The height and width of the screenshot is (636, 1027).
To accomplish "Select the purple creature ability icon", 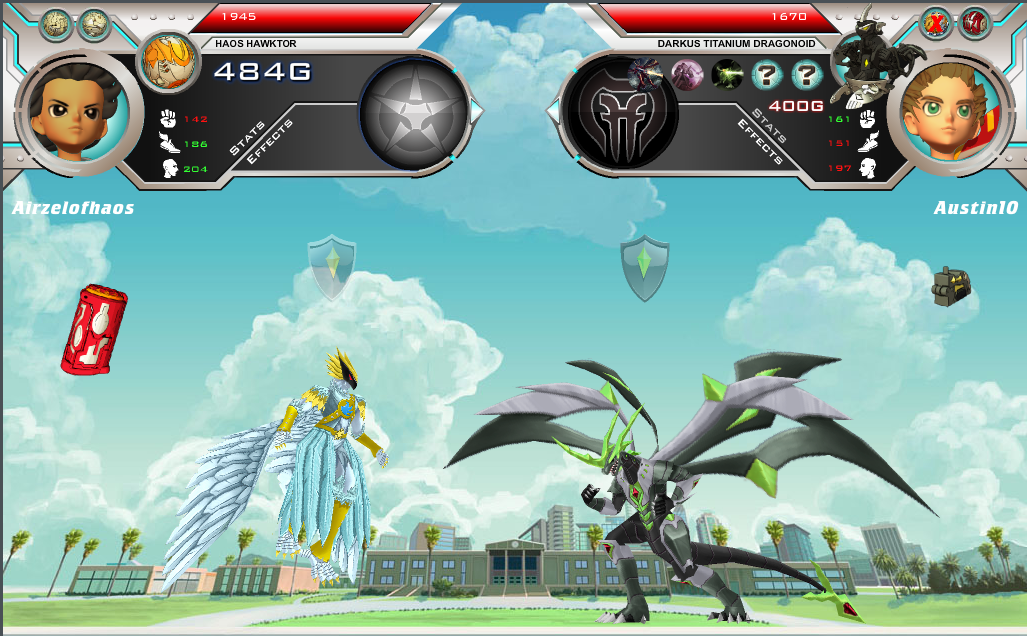I will click(687, 75).
